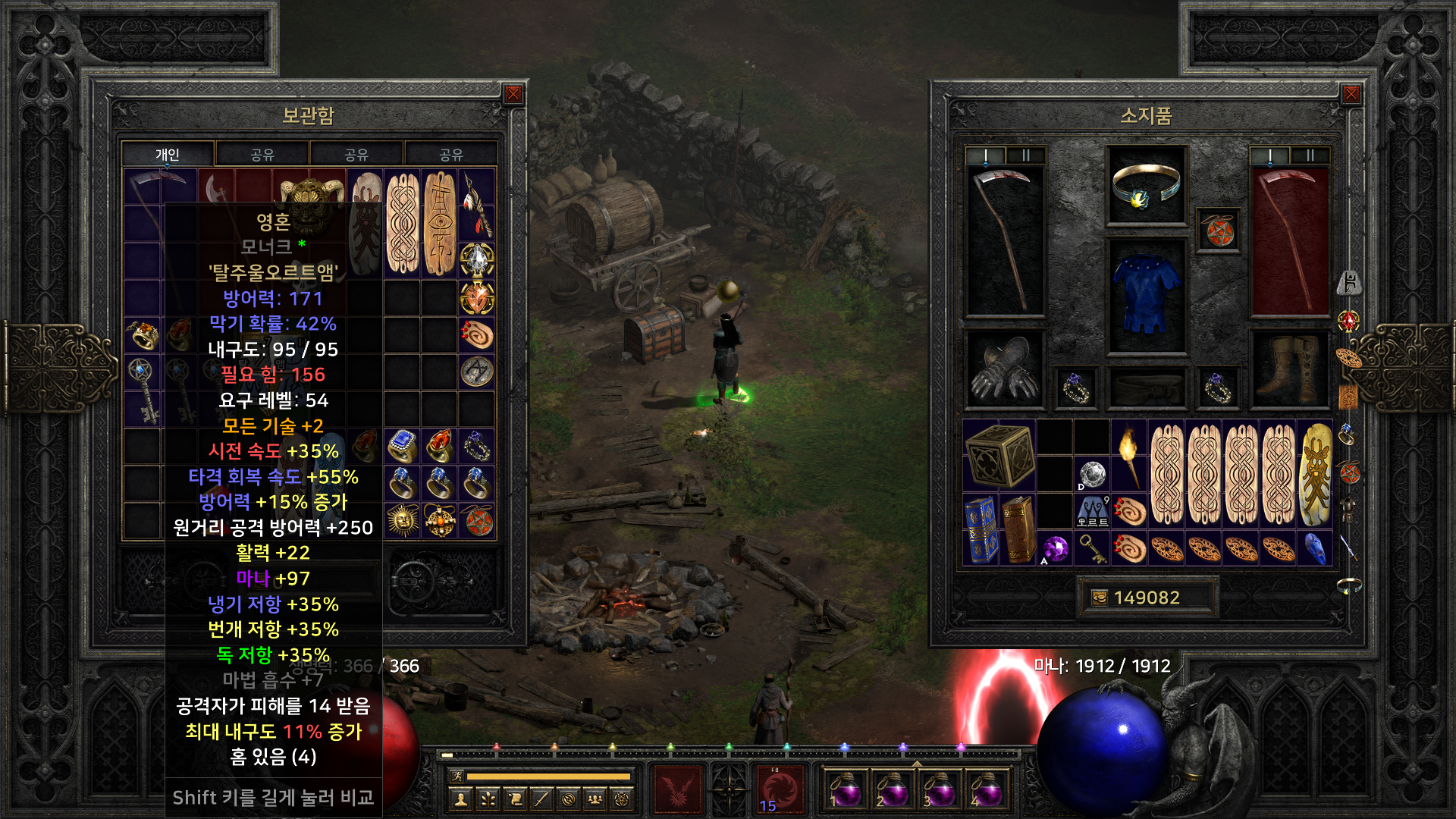The height and width of the screenshot is (819, 1456).
Task: Close the inventory panel
Action: pyautogui.click(x=1351, y=94)
